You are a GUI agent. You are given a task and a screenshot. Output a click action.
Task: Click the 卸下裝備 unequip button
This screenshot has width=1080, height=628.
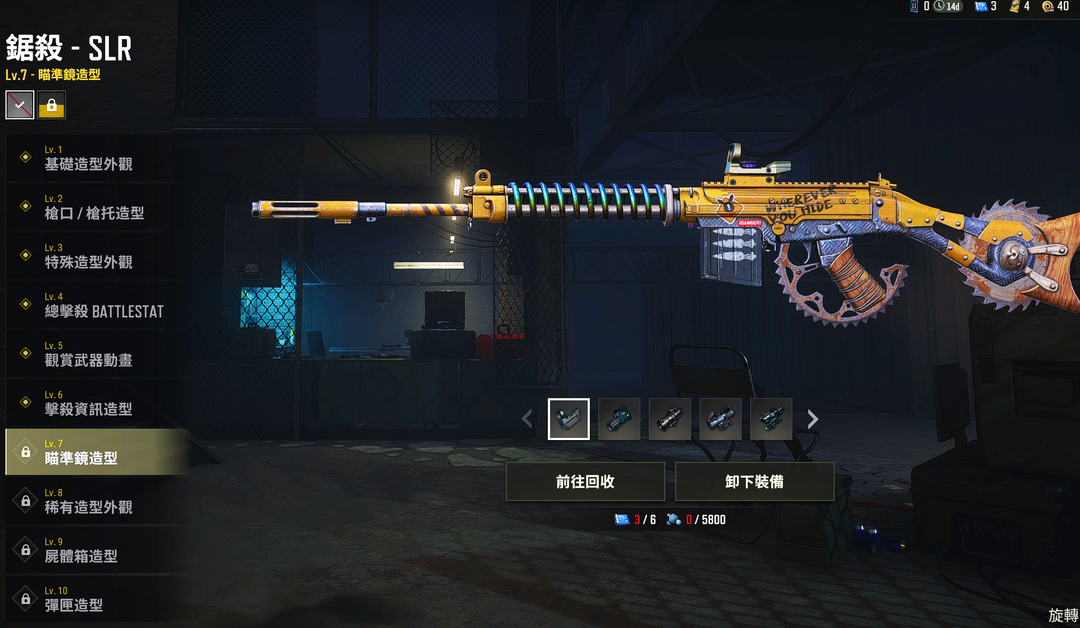754,481
